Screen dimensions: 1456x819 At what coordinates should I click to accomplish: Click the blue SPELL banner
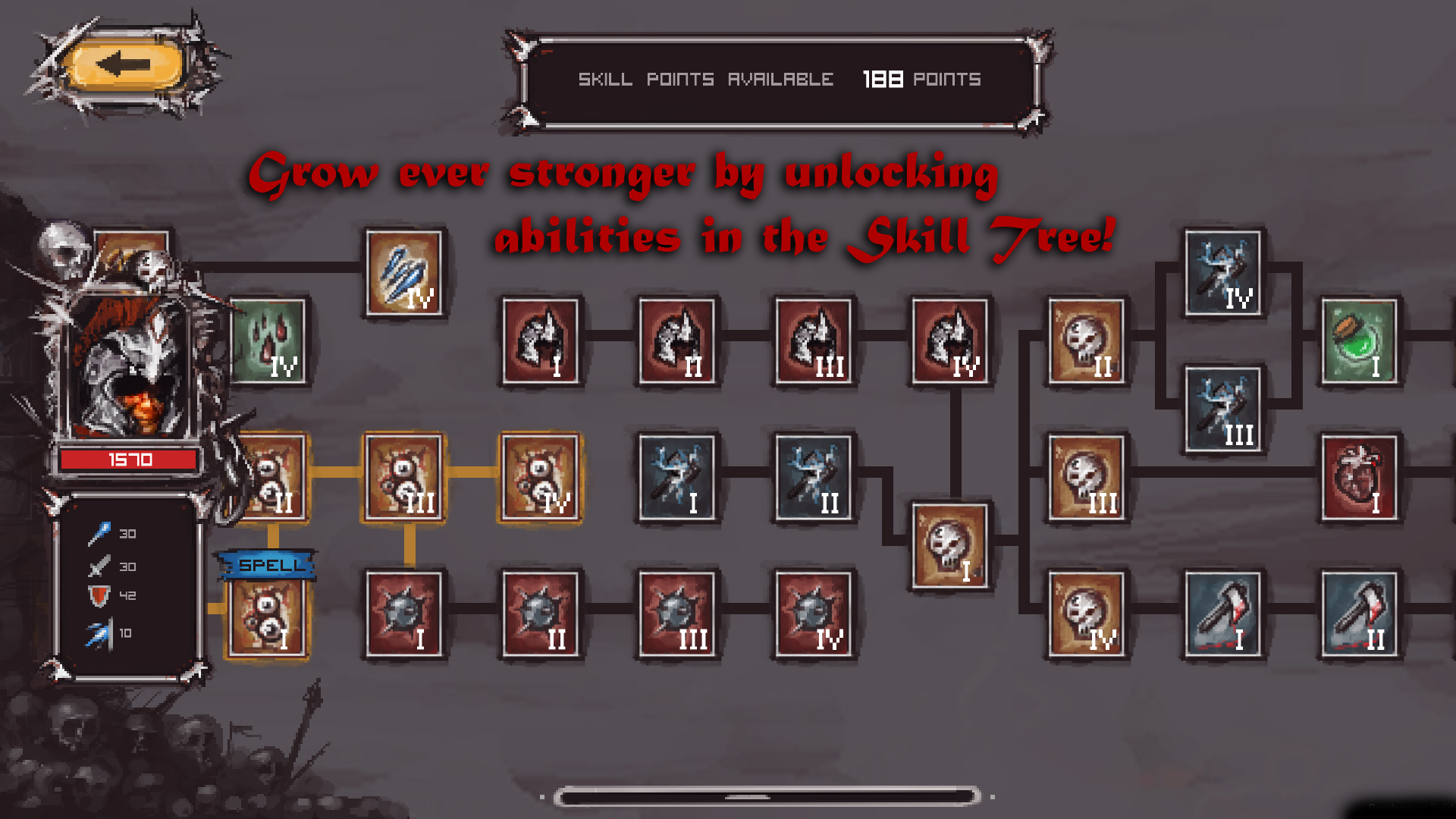(x=267, y=565)
